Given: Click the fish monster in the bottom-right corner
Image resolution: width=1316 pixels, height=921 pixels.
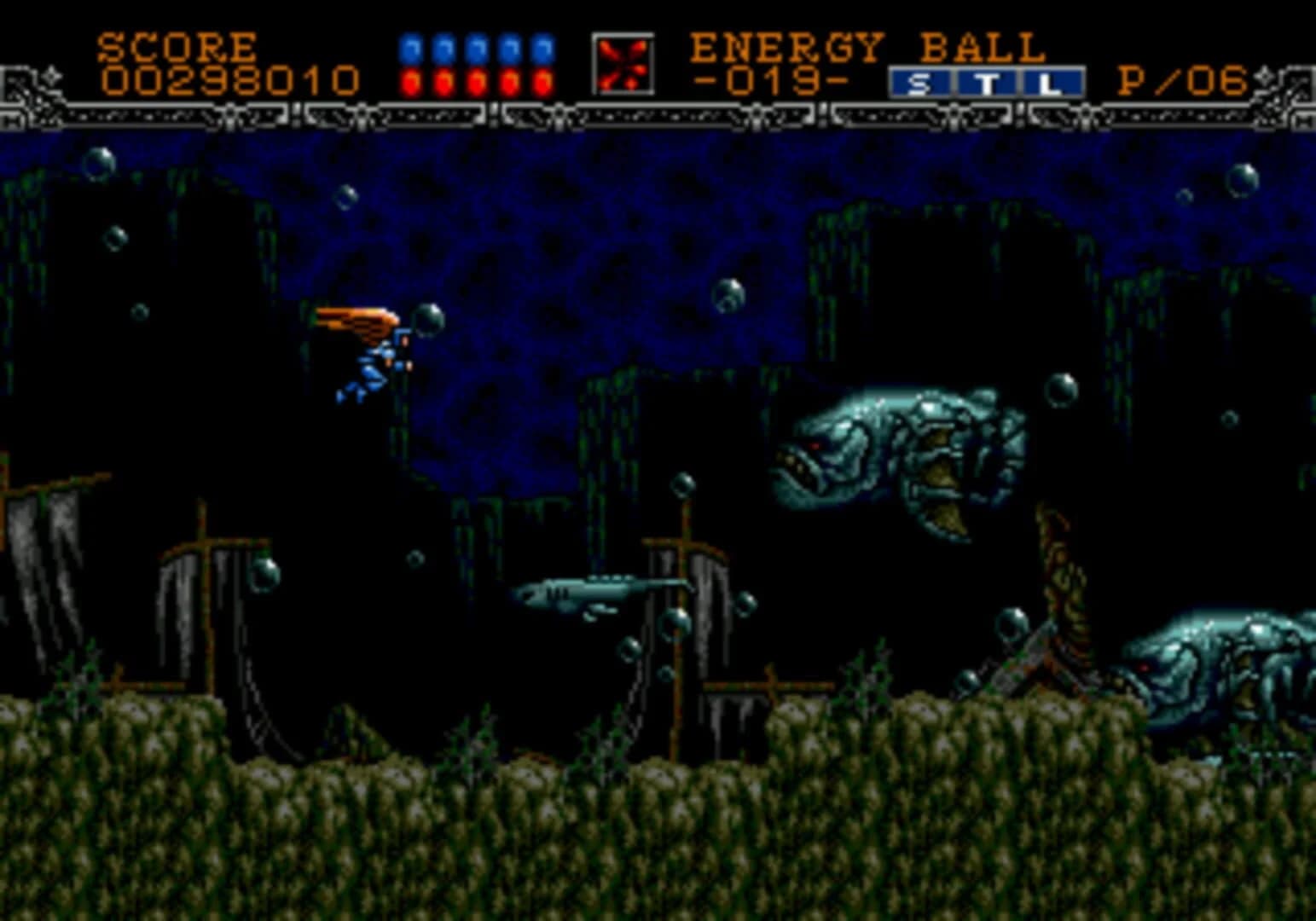Looking at the screenshot, I should [1220, 665].
